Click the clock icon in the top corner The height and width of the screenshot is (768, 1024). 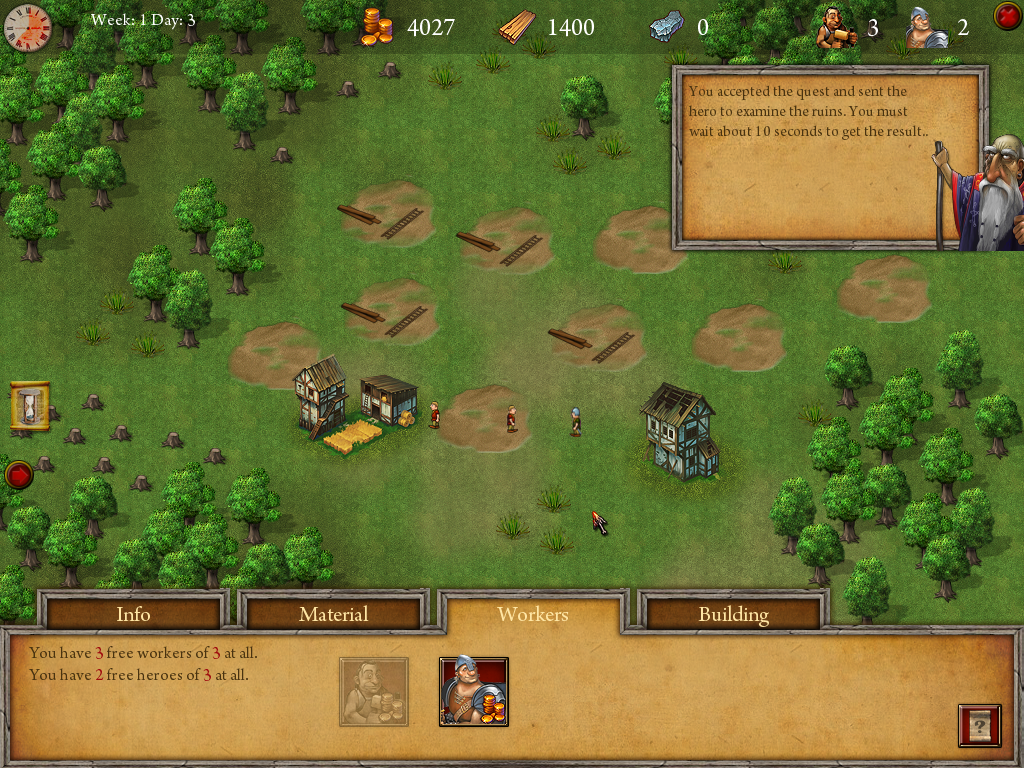(27, 27)
